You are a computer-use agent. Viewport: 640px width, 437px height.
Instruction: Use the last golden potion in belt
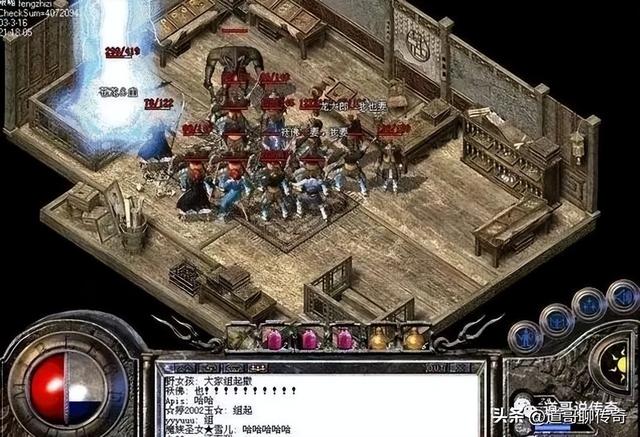413,338
